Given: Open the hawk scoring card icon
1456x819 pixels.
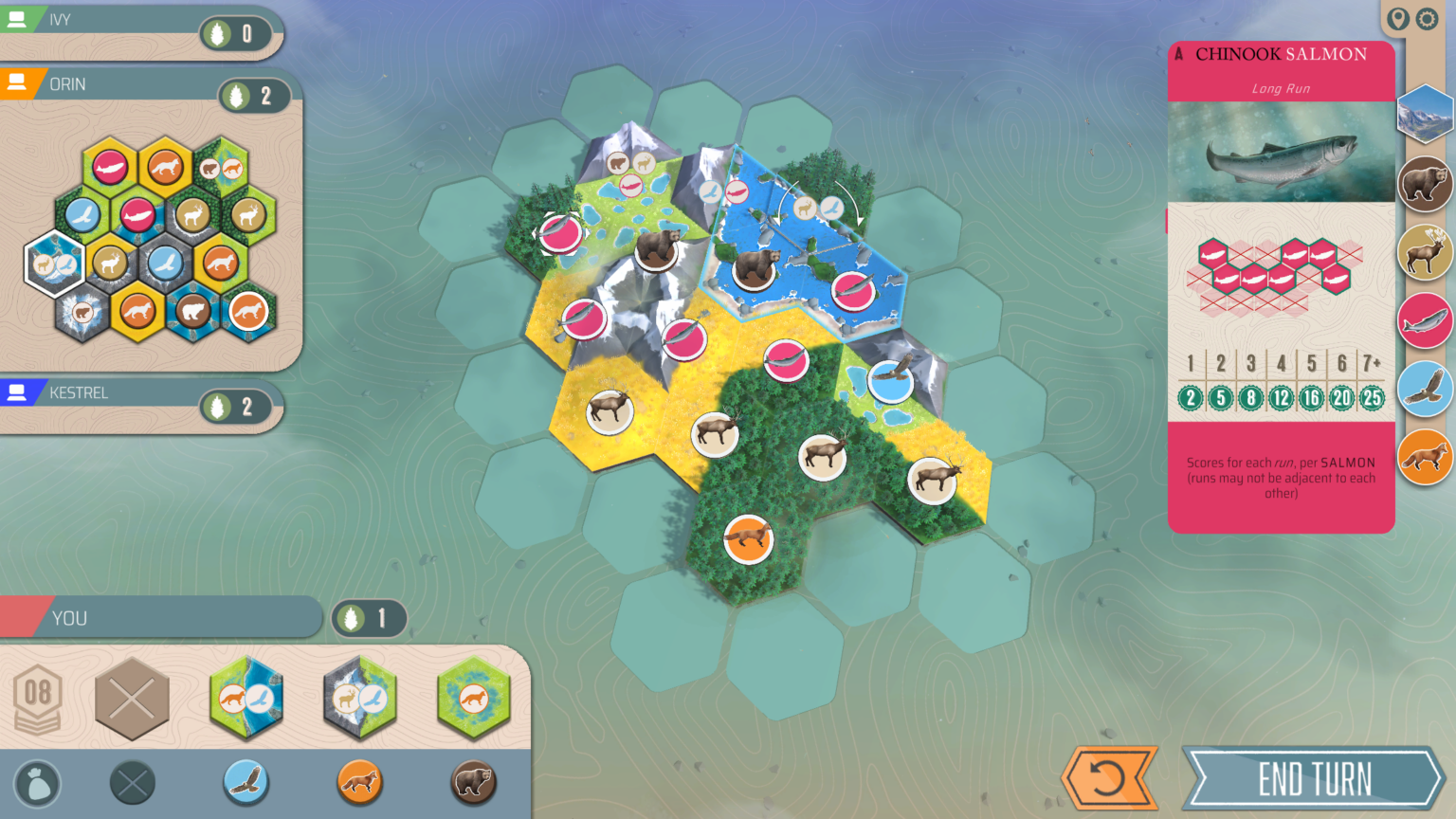Looking at the screenshot, I should tap(1425, 390).
